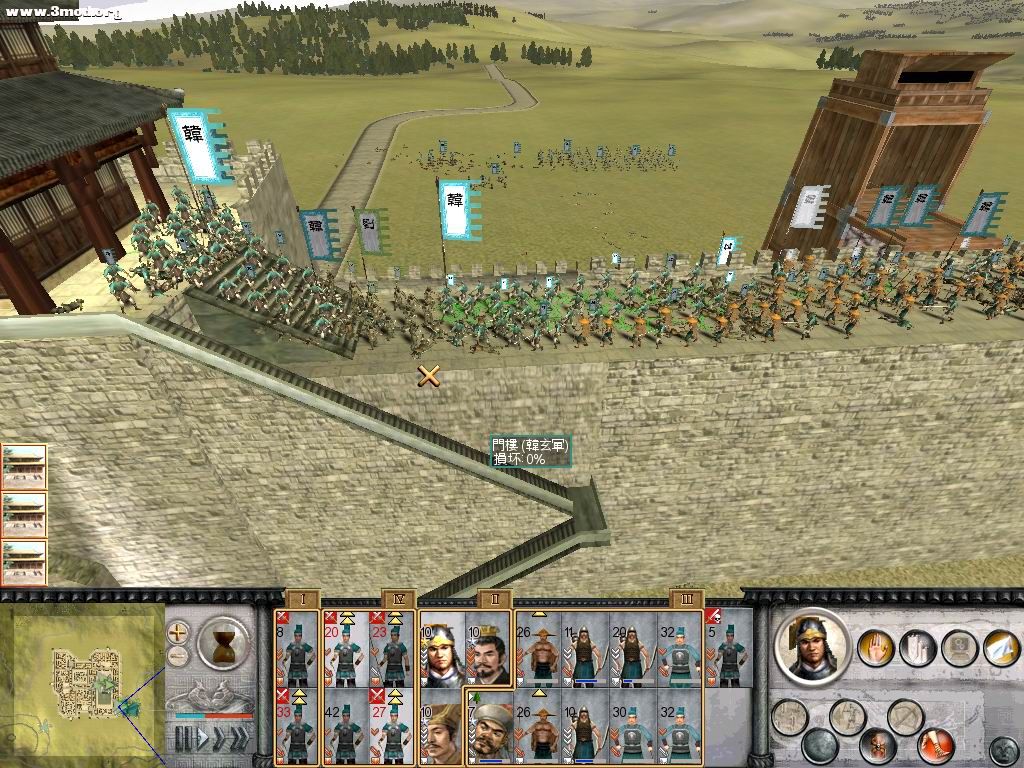Screen dimensions: 1024x768
Task: Select group I tab
Action: (x=303, y=599)
